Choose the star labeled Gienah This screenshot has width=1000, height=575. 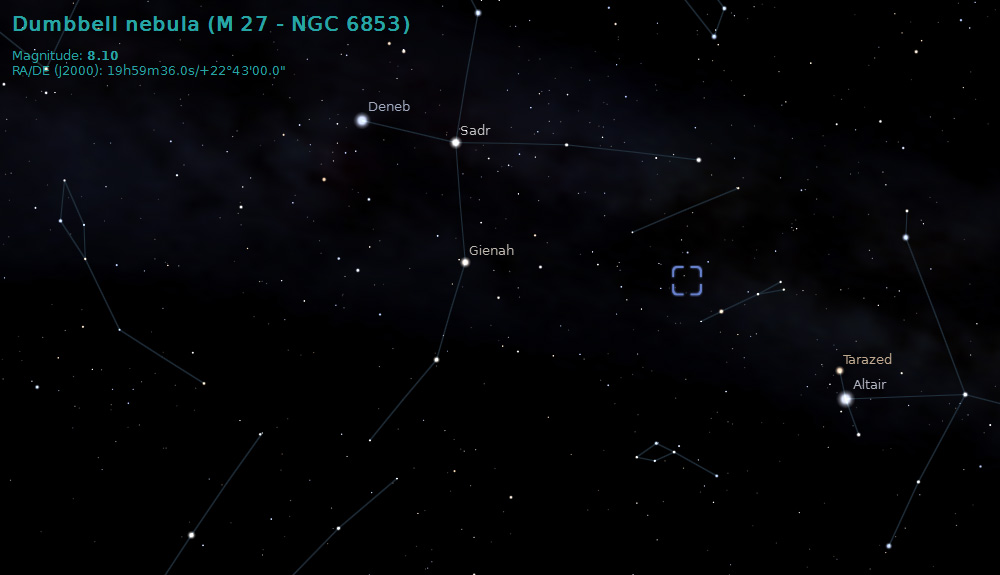click(465, 262)
